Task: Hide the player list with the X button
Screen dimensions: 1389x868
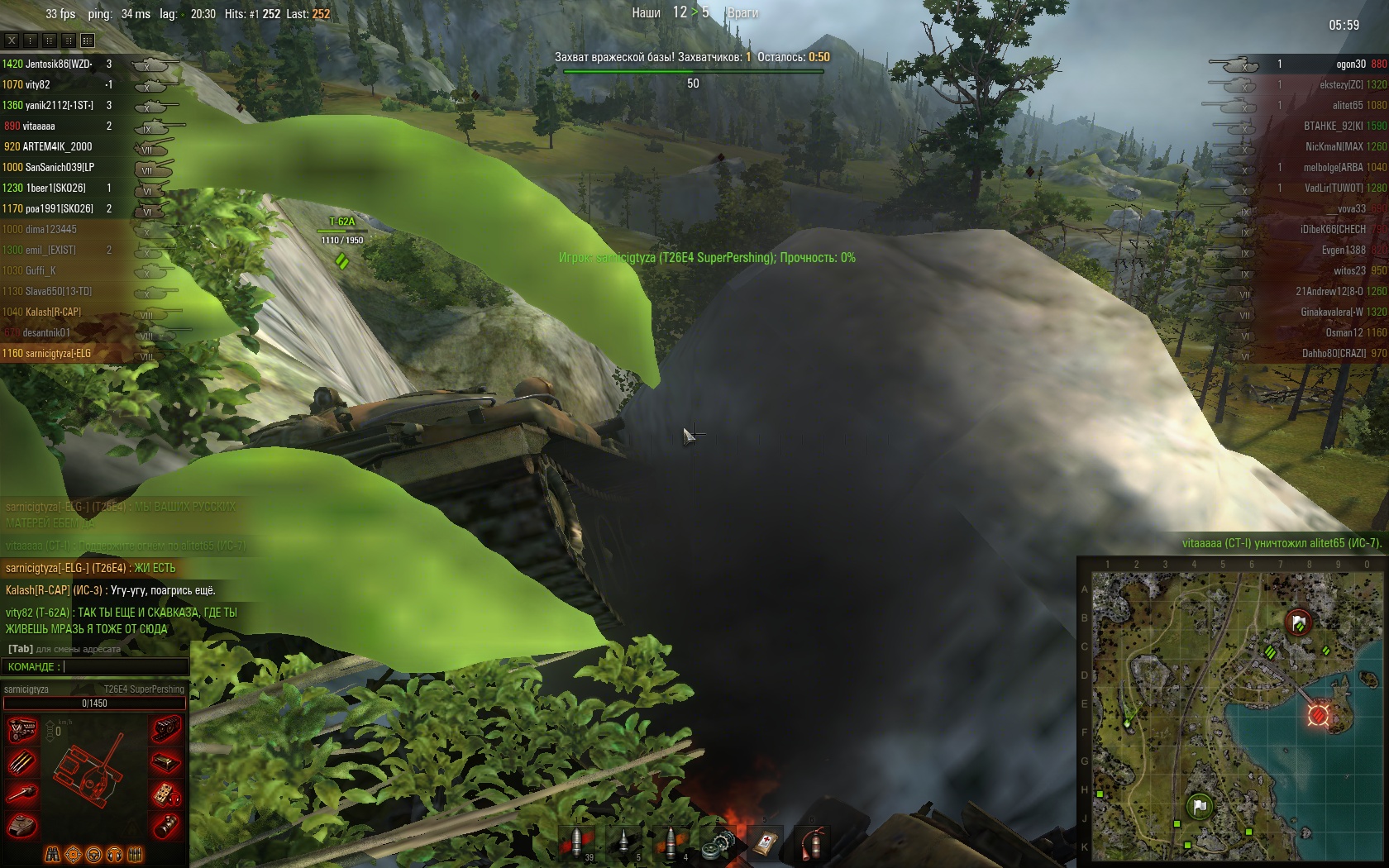Action: [12, 40]
